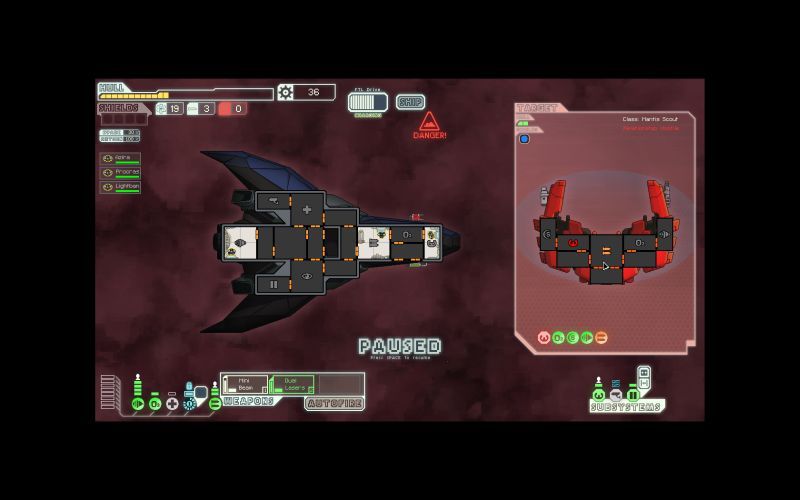Select the first crew member in the roster
The width and height of the screenshot is (800, 500).
(x=121, y=158)
